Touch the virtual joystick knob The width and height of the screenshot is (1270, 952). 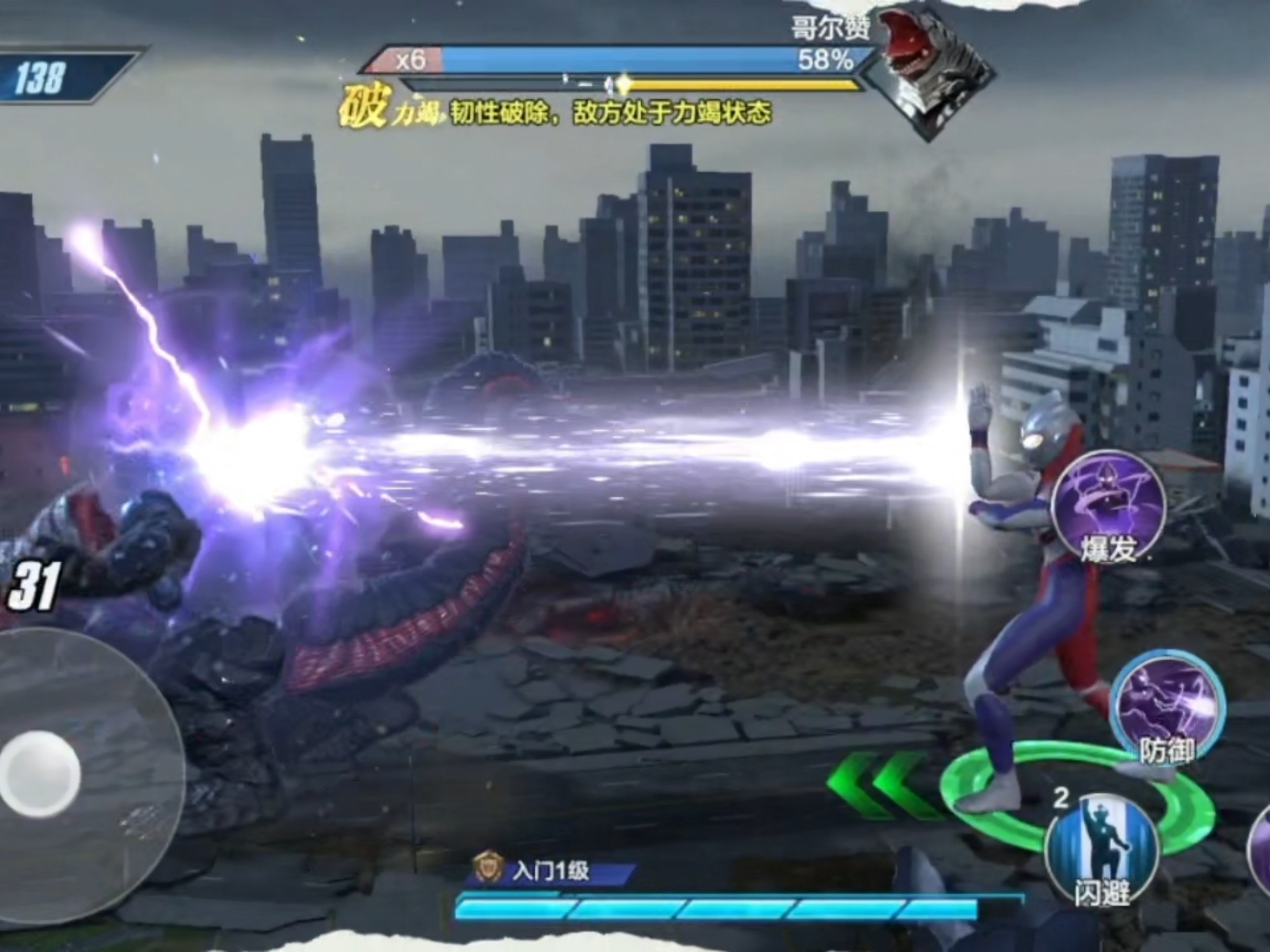point(40,773)
